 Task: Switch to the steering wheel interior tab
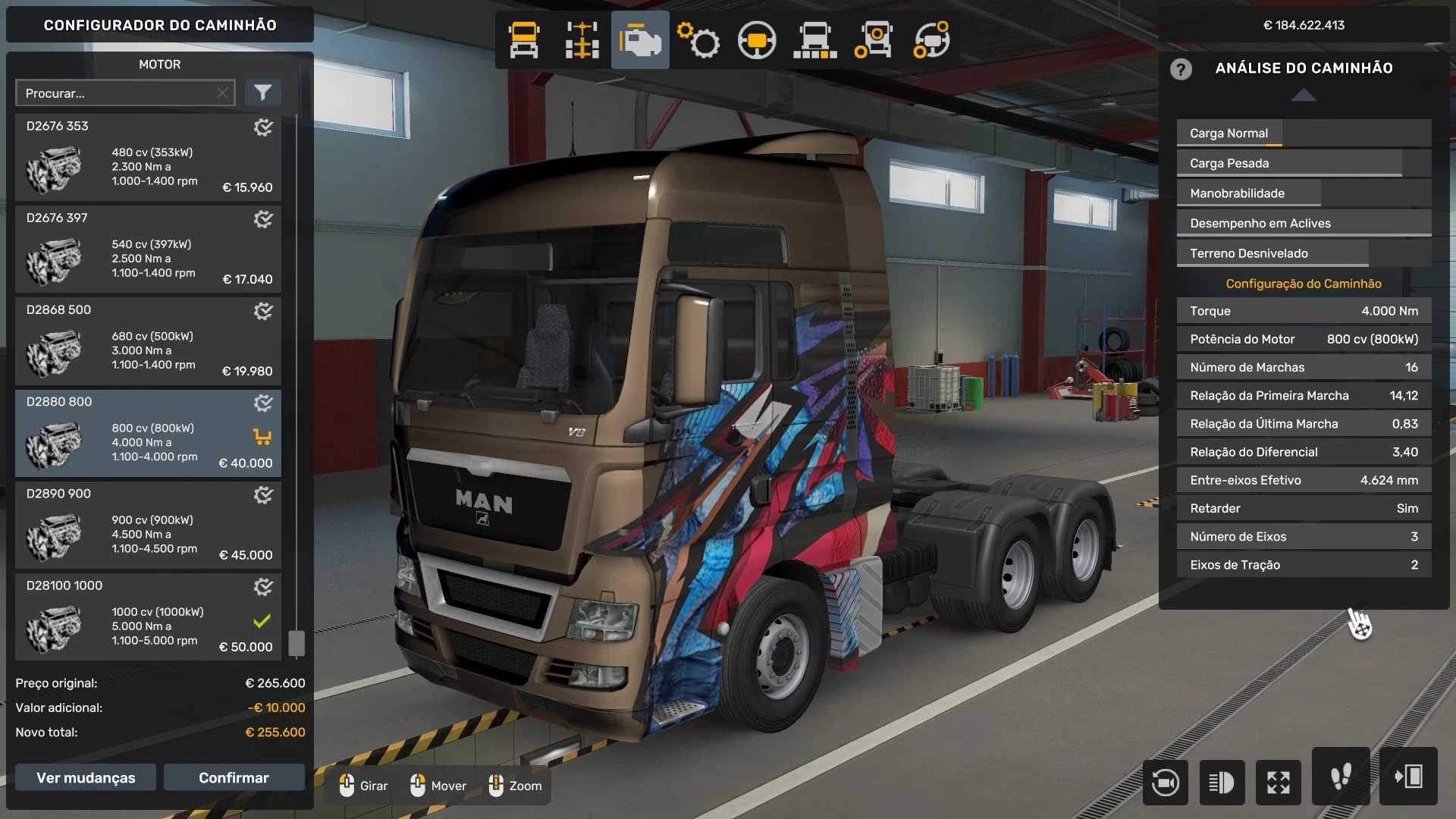(x=757, y=40)
